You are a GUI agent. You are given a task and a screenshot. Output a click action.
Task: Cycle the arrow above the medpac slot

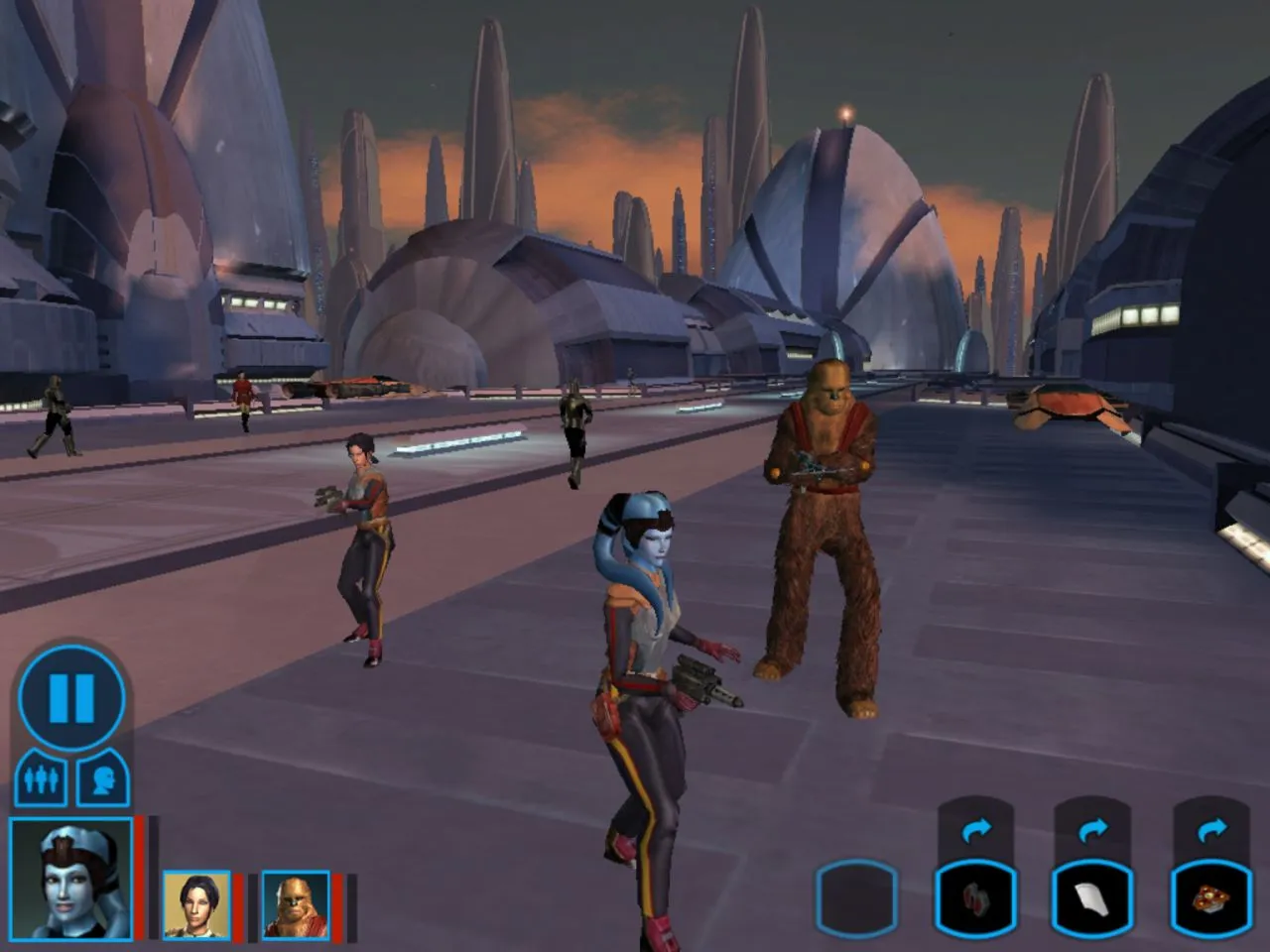coord(976,829)
